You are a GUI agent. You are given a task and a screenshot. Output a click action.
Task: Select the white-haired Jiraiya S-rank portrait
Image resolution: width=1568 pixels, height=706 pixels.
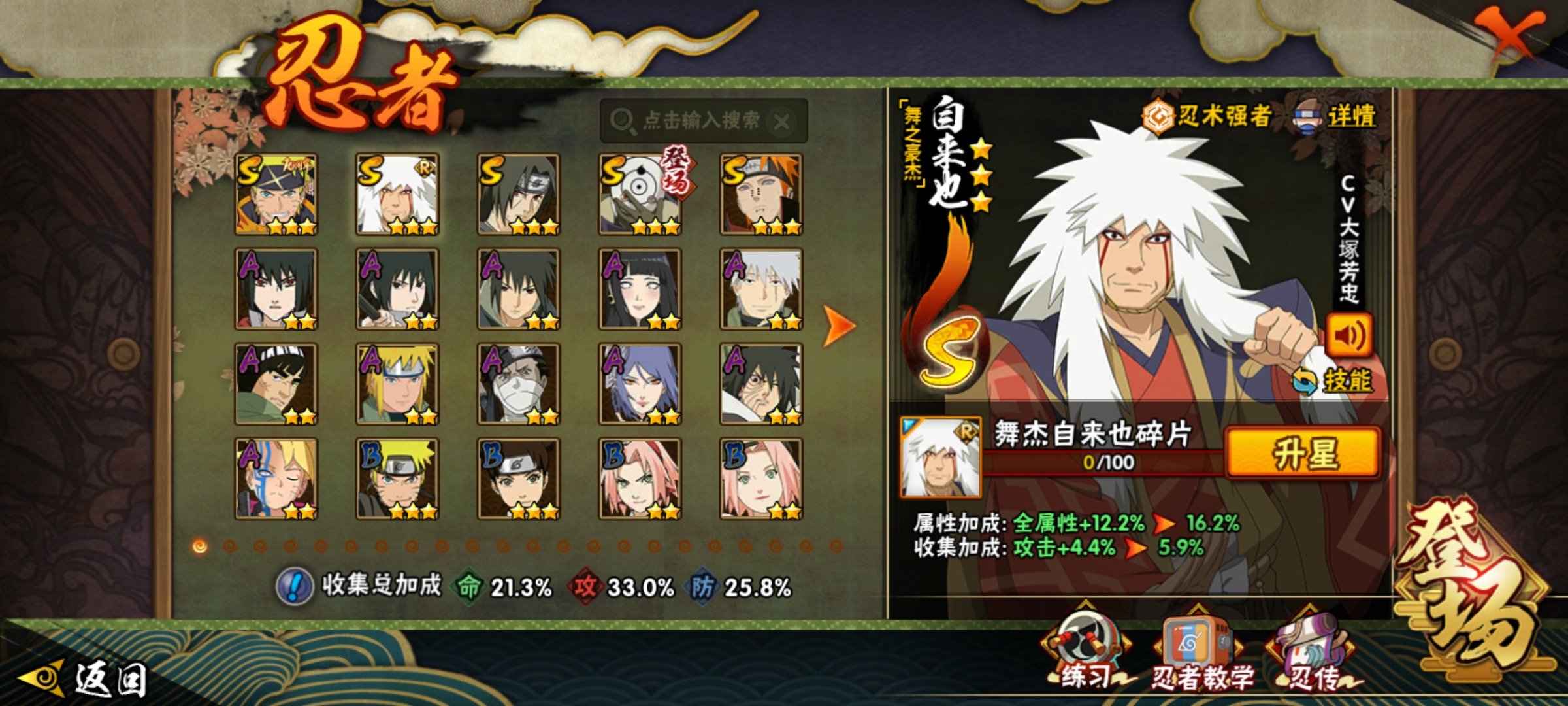coord(397,194)
